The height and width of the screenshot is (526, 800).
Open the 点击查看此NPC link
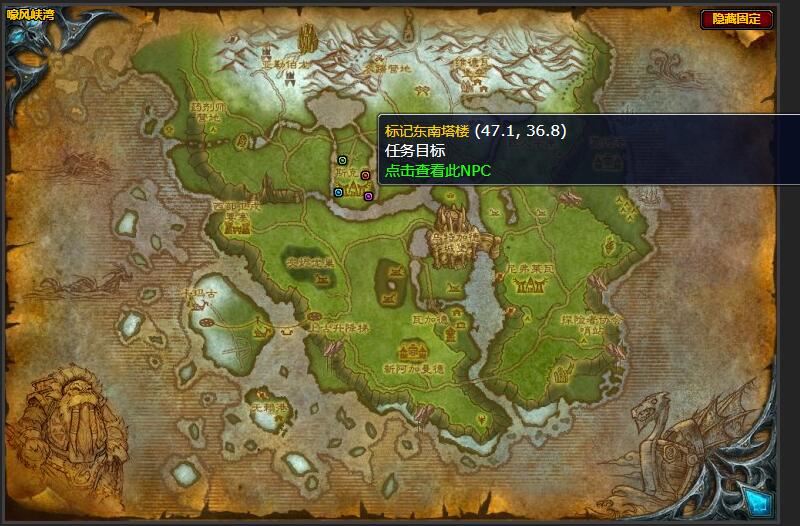point(438,170)
